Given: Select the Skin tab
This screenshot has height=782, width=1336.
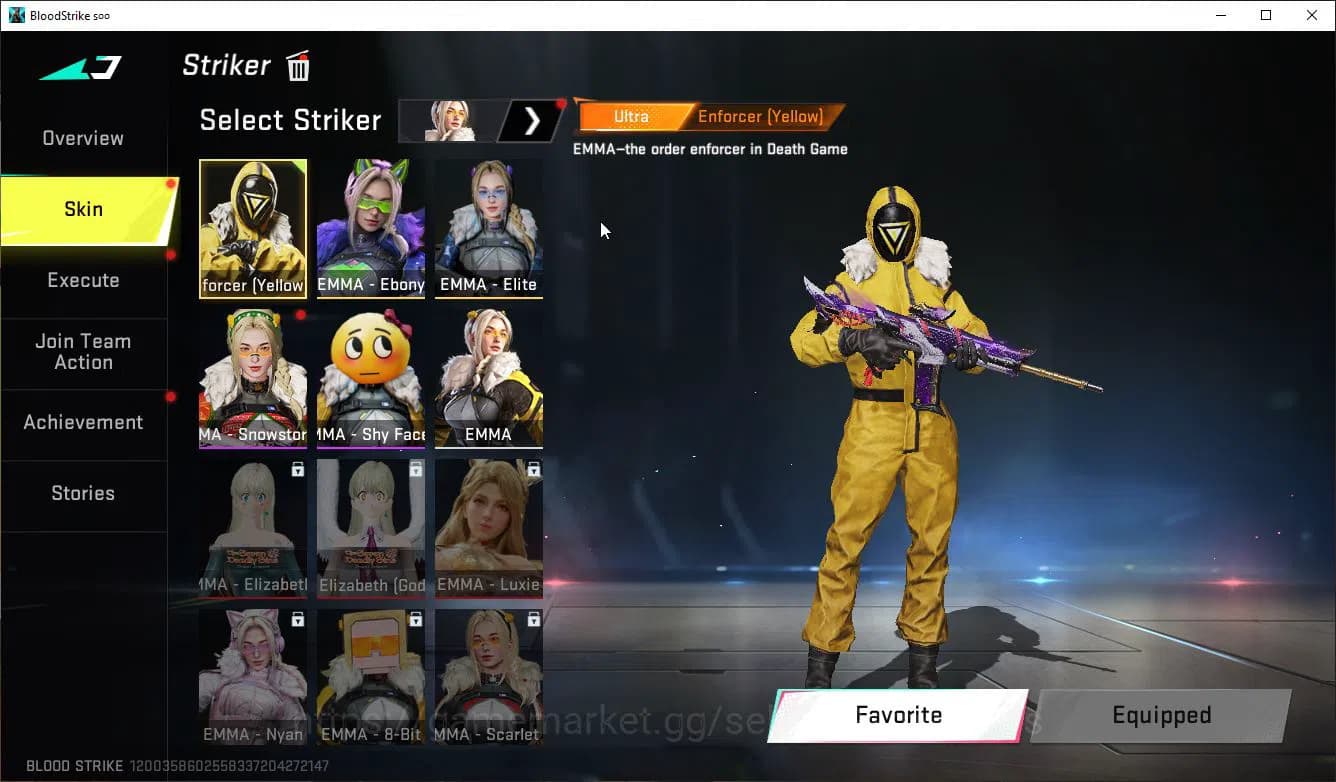Looking at the screenshot, I should [x=83, y=209].
